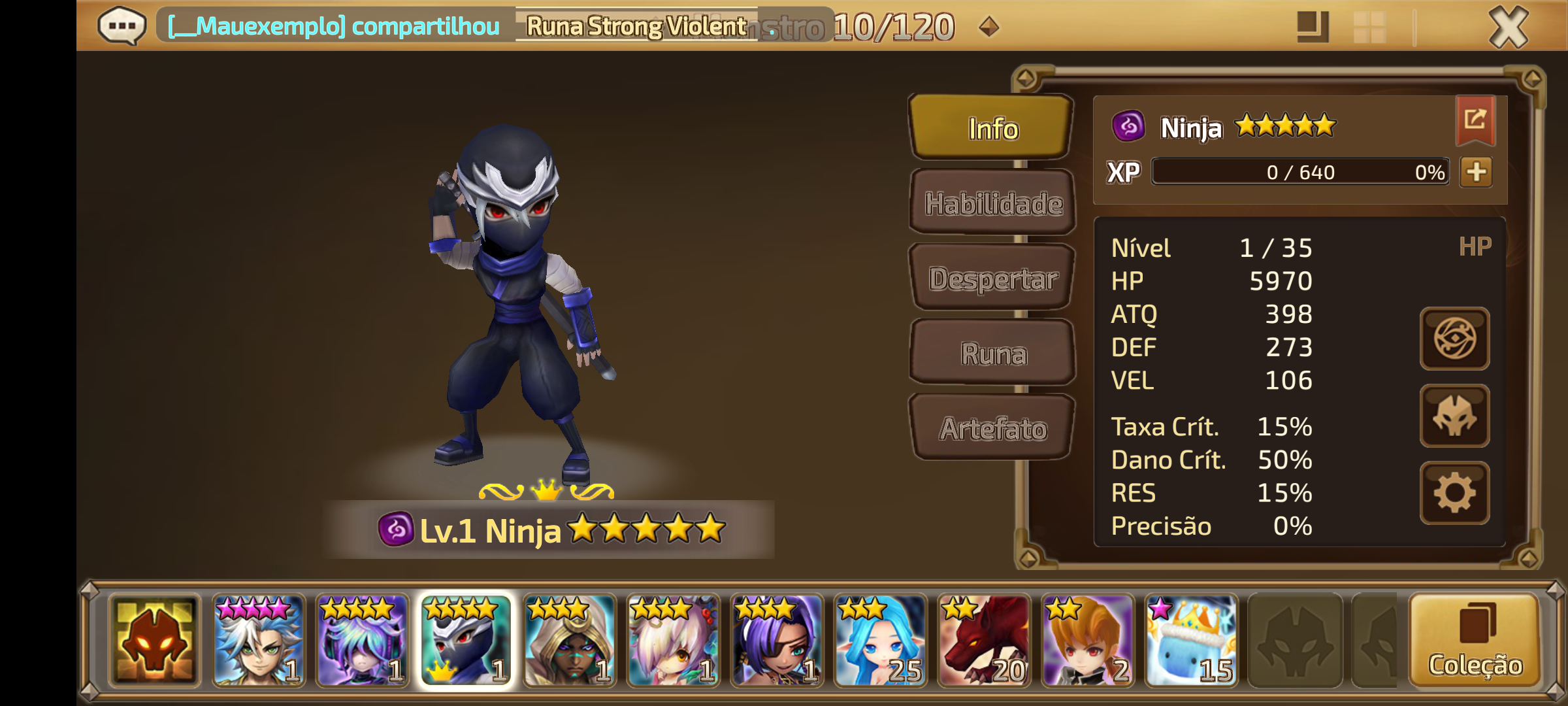The width and height of the screenshot is (1568, 706).
Task: Close the monster info screen
Action: pos(1508,27)
